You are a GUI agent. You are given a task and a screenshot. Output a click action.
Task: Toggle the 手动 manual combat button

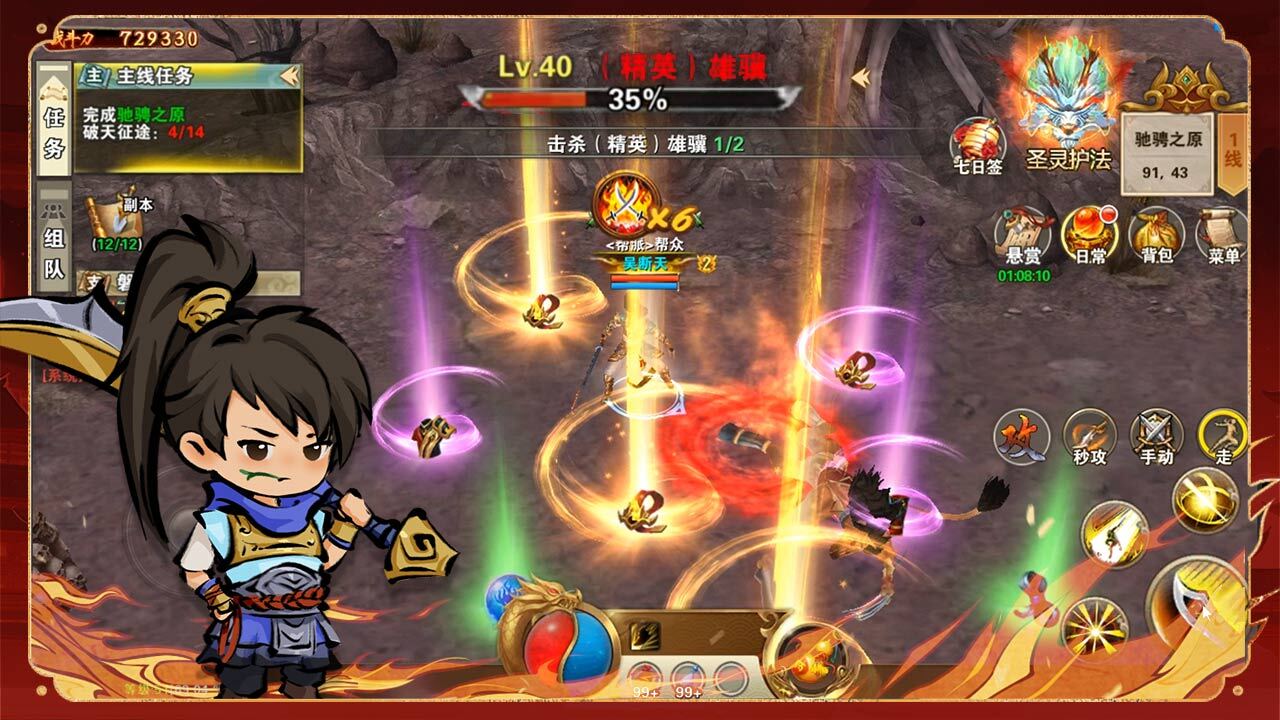point(1156,437)
